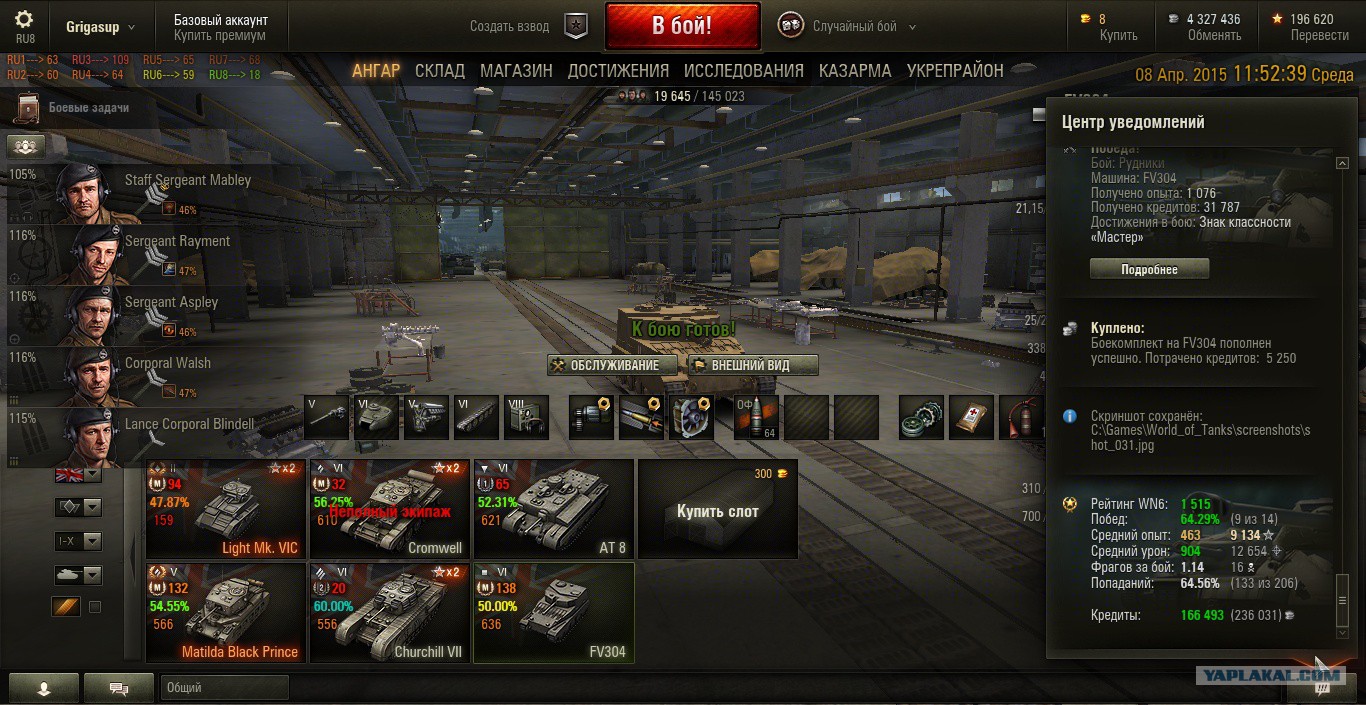The image size is (1366, 705).
Task: Open the Боевые задачи missions panel
Action: pyautogui.click(x=88, y=108)
